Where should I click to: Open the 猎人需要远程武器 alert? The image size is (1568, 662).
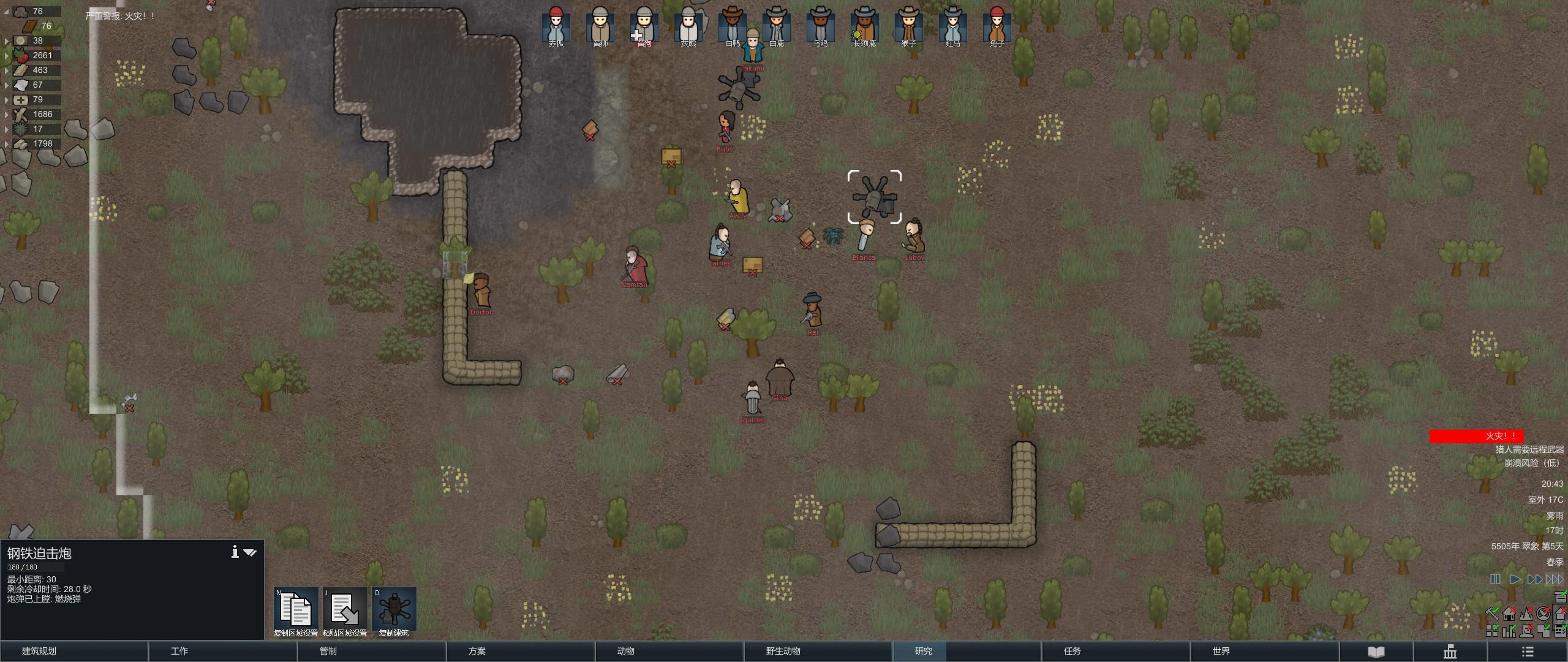[1528, 449]
